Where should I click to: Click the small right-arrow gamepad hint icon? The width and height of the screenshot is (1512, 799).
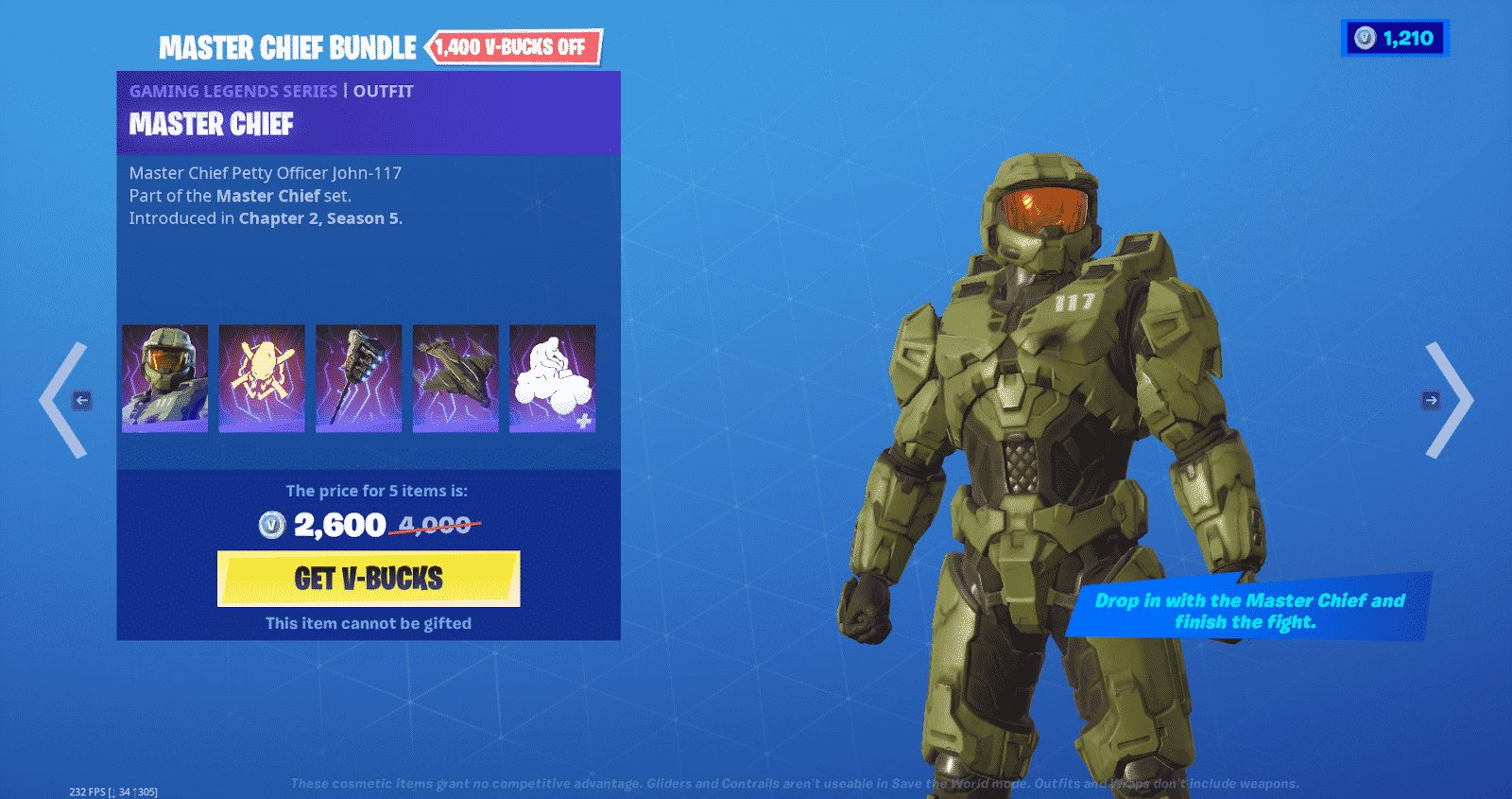click(1429, 400)
